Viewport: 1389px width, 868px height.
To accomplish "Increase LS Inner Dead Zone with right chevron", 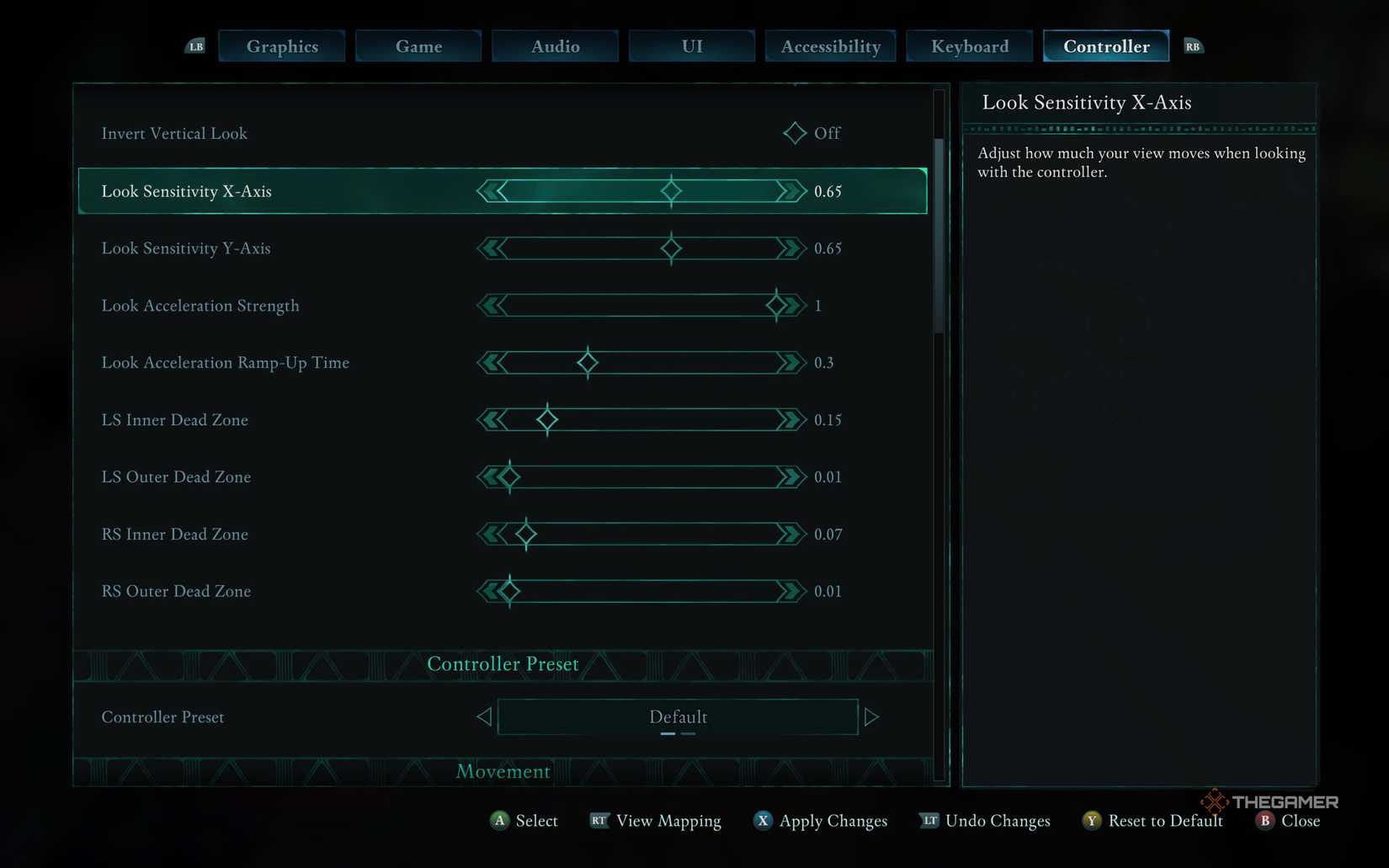I will [790, 419].
